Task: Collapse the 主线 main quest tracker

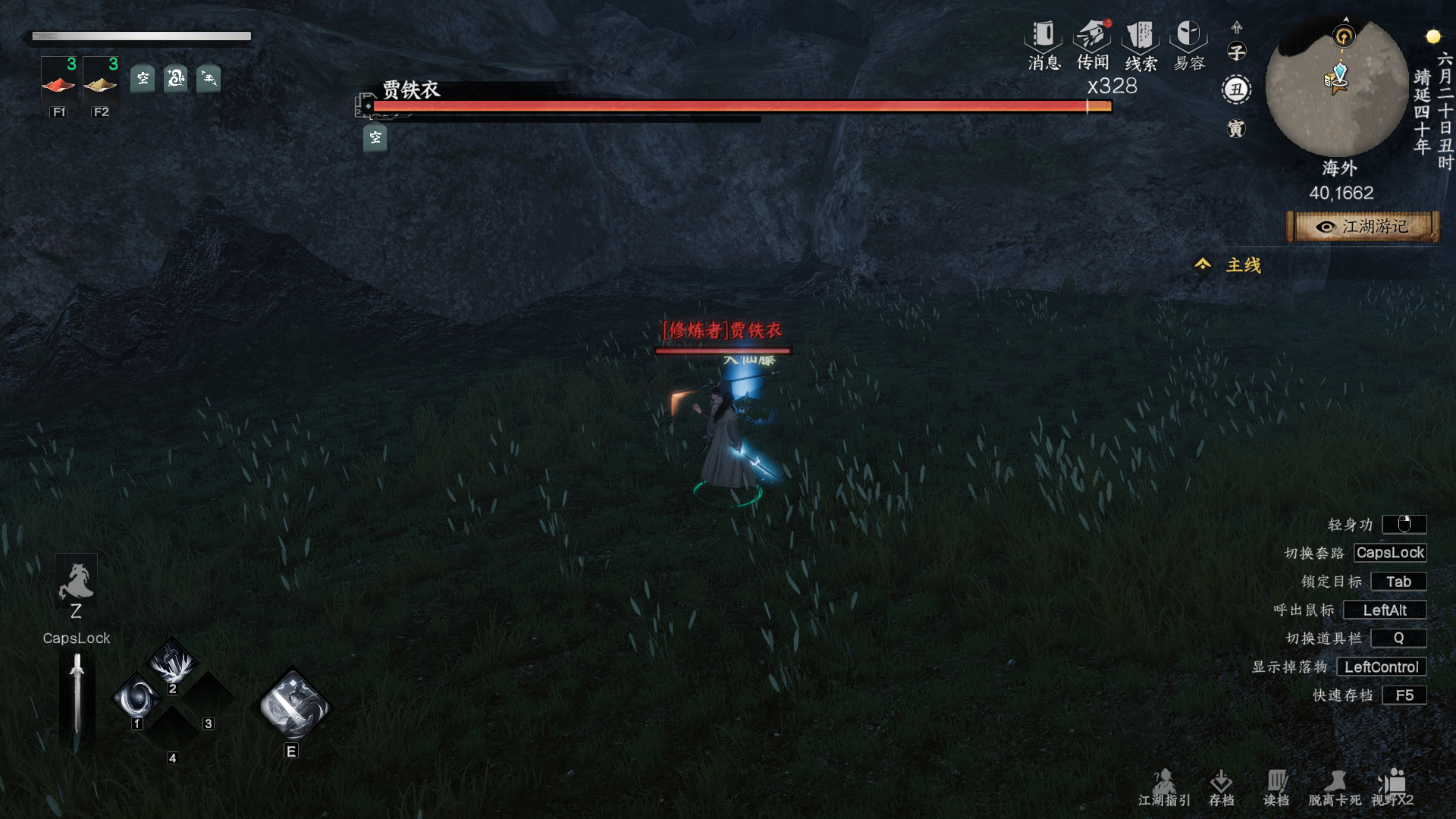Action: click(1203, 265)
